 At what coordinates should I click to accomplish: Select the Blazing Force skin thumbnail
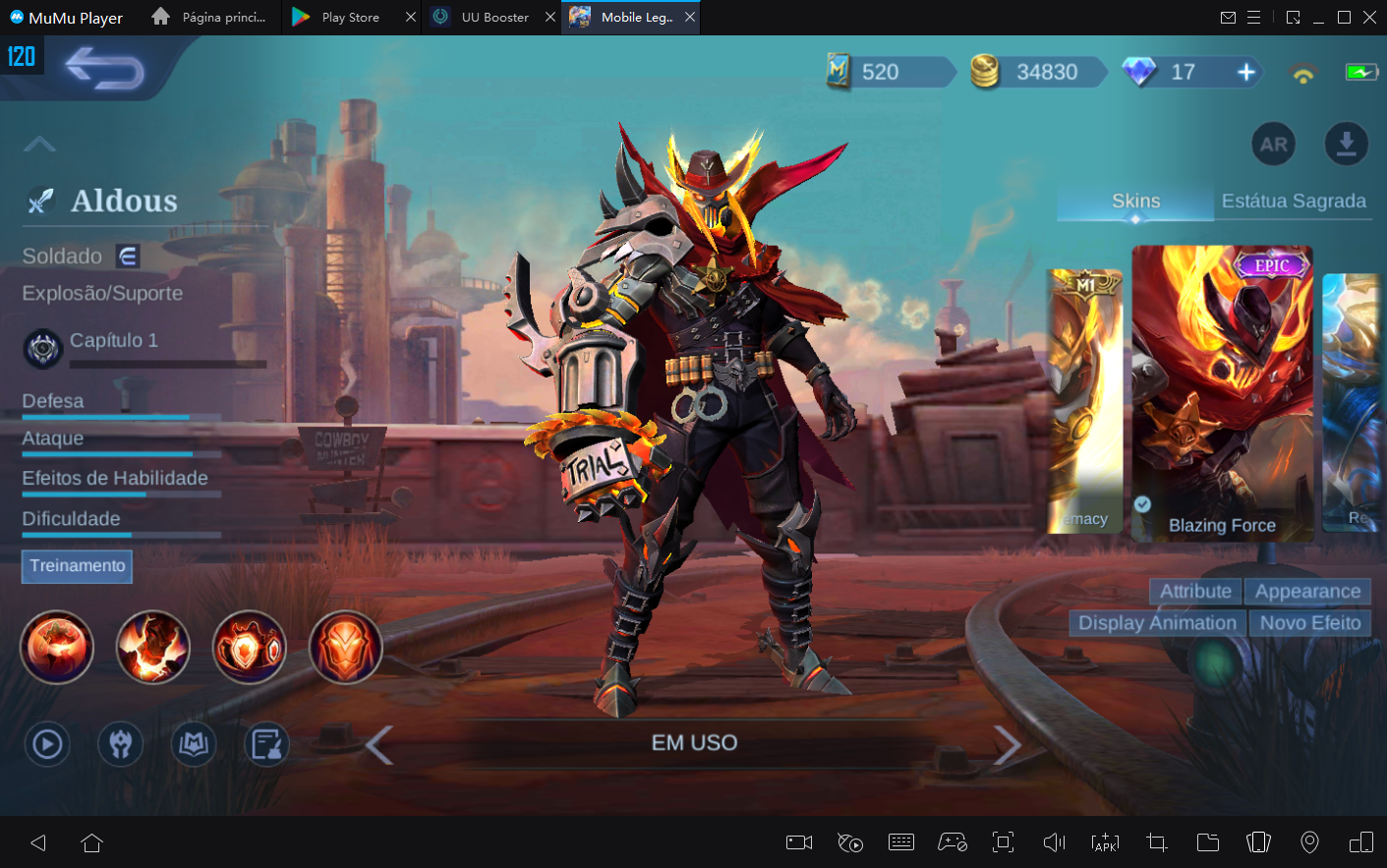[x=1222, y=393]
